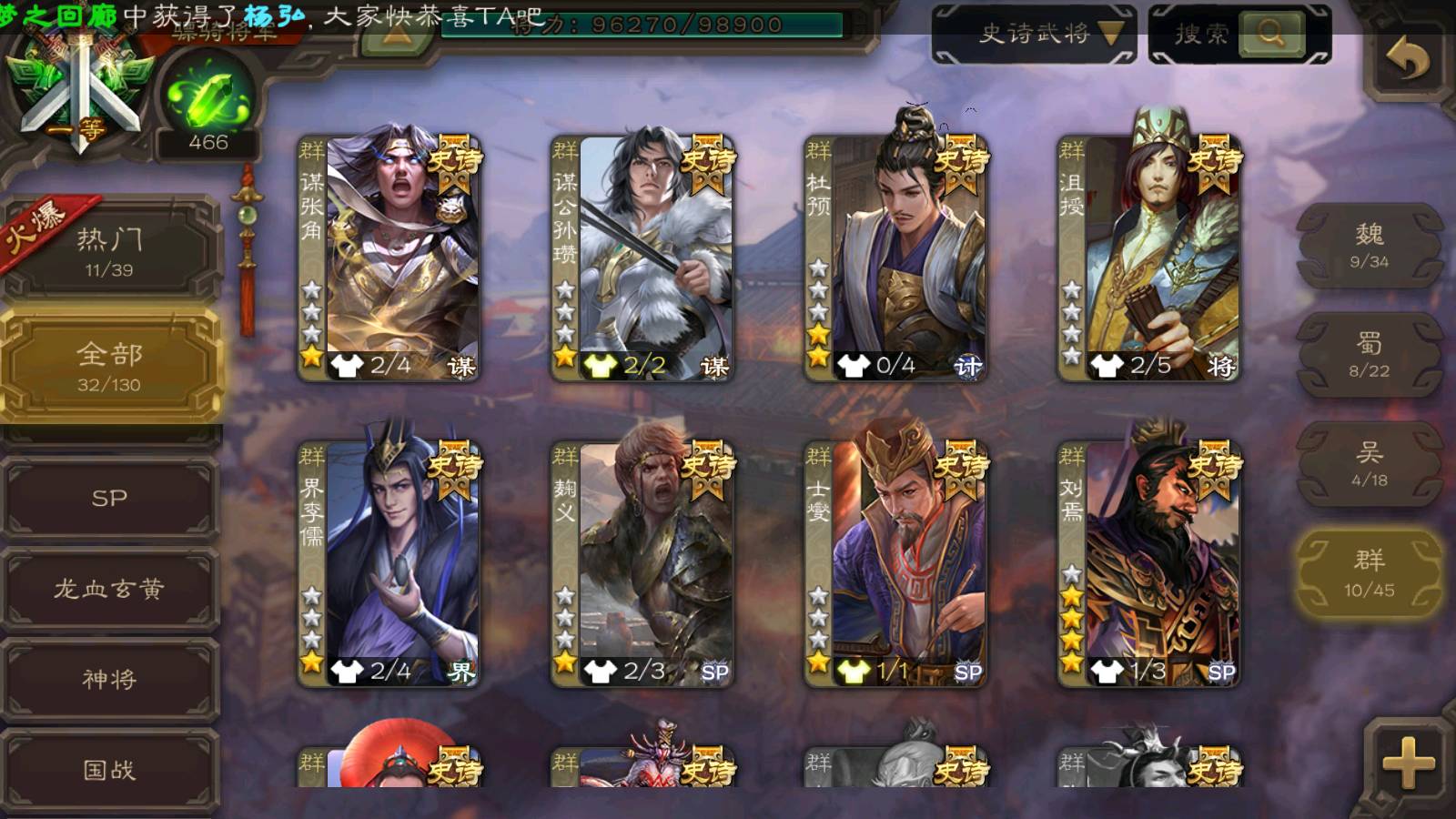Filter by 魏 faction

1369,246
